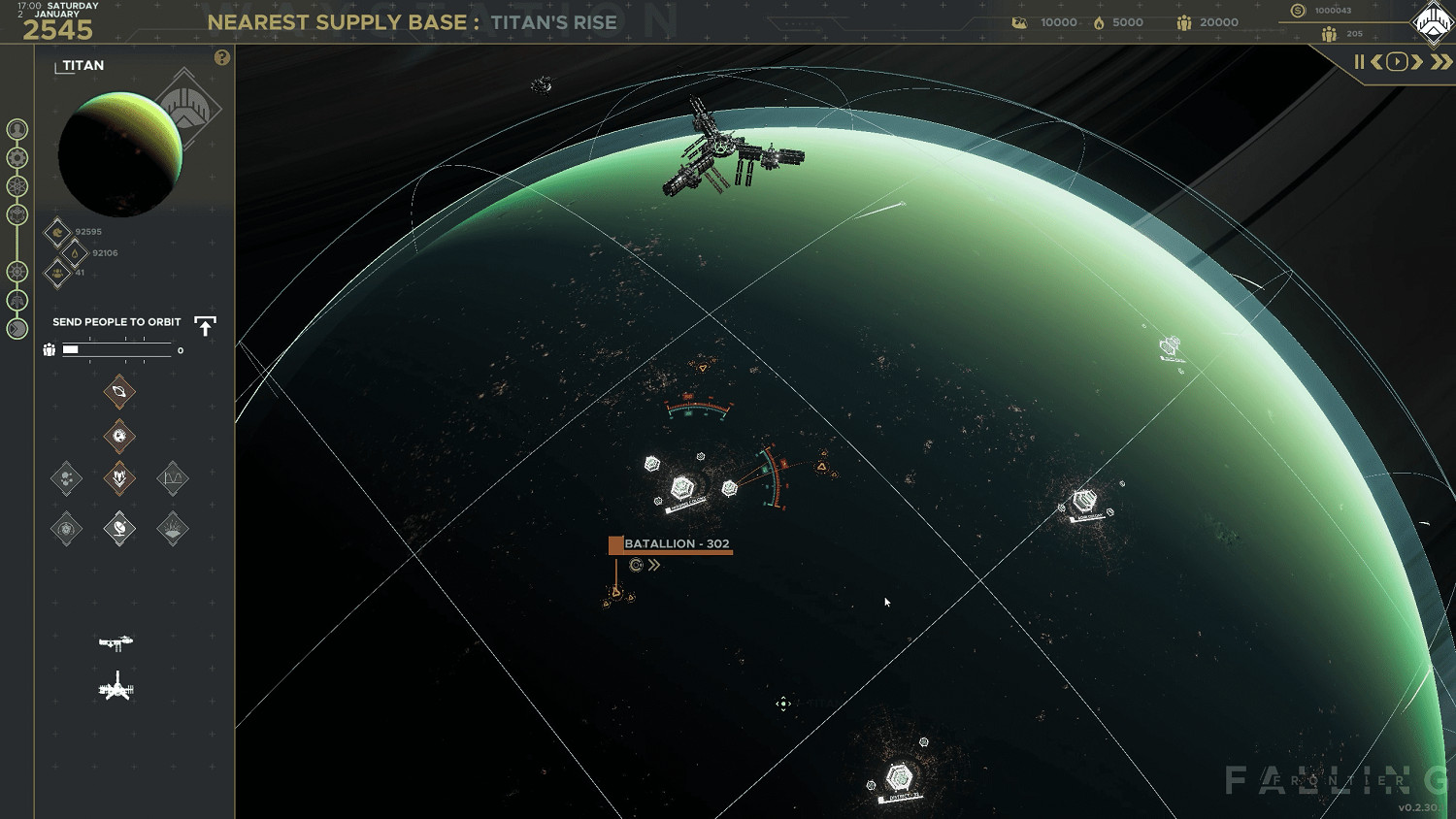Click the double-chevron icon under Batallion - 302

(654, 565)
